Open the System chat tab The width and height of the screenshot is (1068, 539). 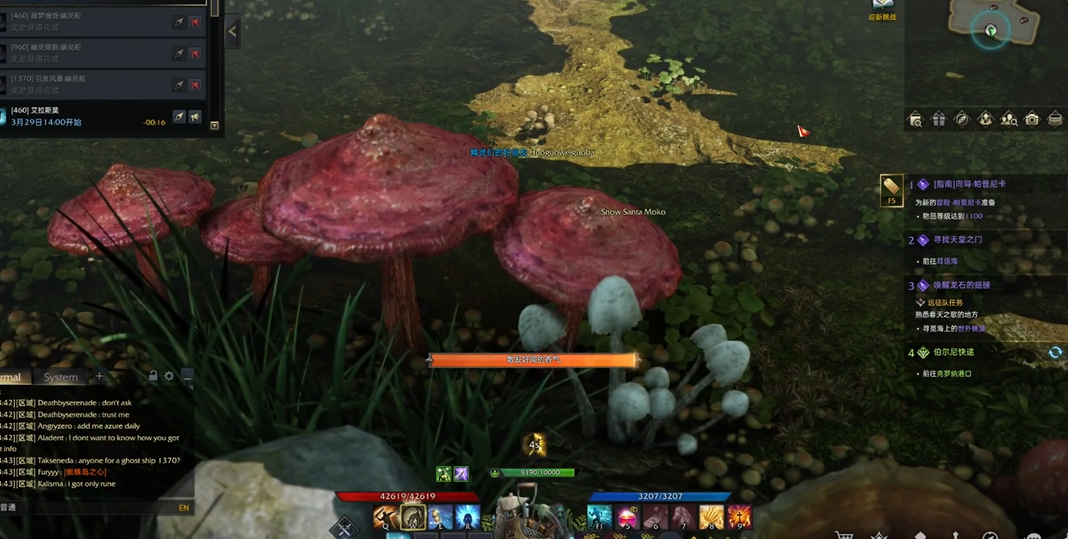(x=60, y=377)
